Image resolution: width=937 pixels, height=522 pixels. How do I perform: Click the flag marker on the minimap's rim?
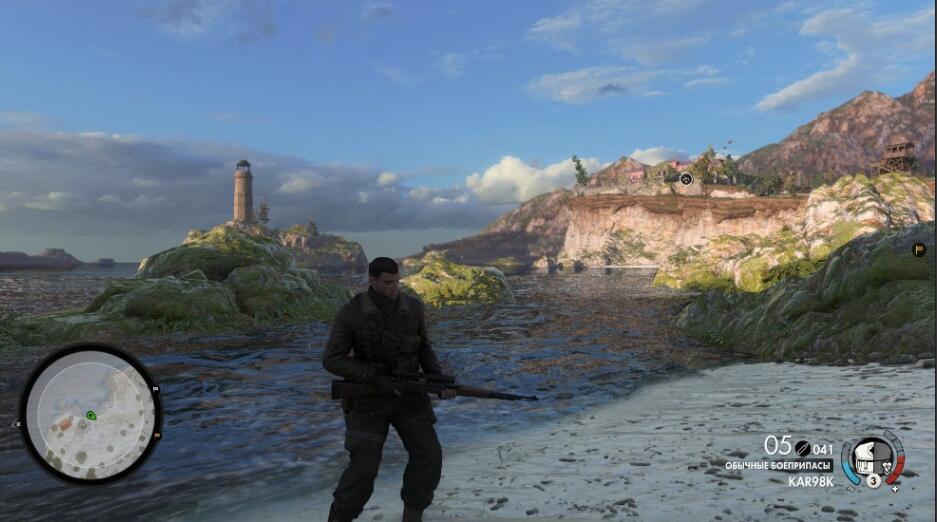(x=156, y=388)
